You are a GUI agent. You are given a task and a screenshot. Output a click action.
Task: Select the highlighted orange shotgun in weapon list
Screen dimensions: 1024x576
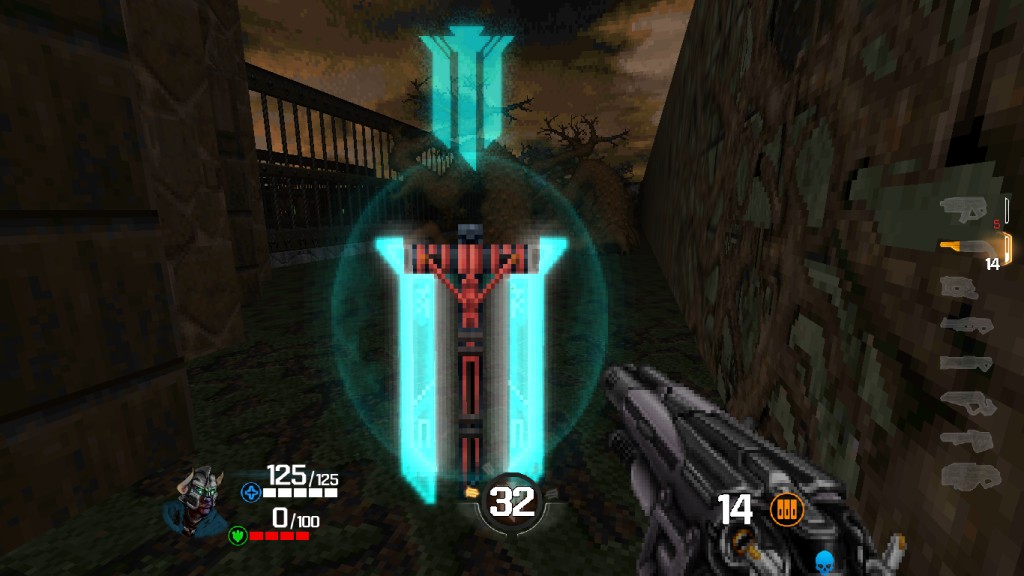(968, 246)
